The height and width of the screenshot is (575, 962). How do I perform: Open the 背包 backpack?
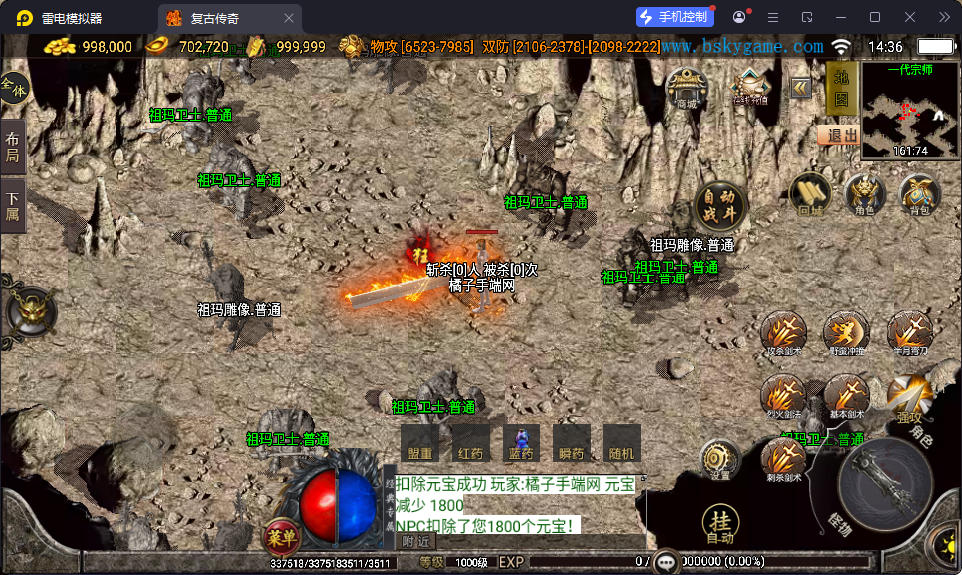(918, 193)
